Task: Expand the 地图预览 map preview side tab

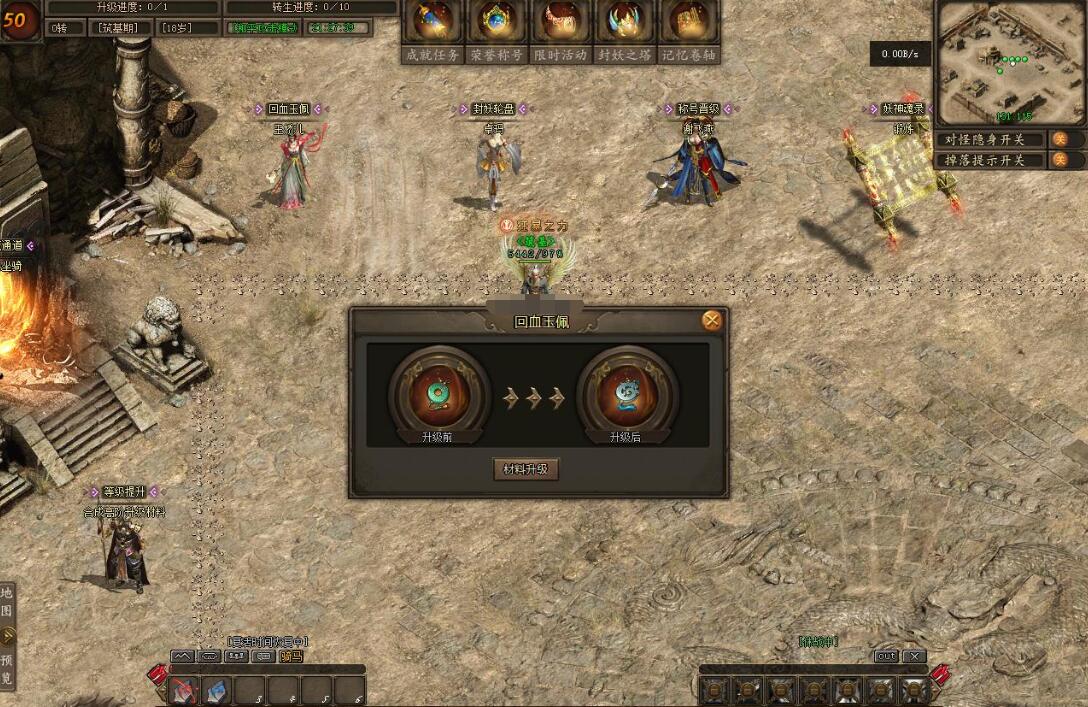Action: pos(8,635)
